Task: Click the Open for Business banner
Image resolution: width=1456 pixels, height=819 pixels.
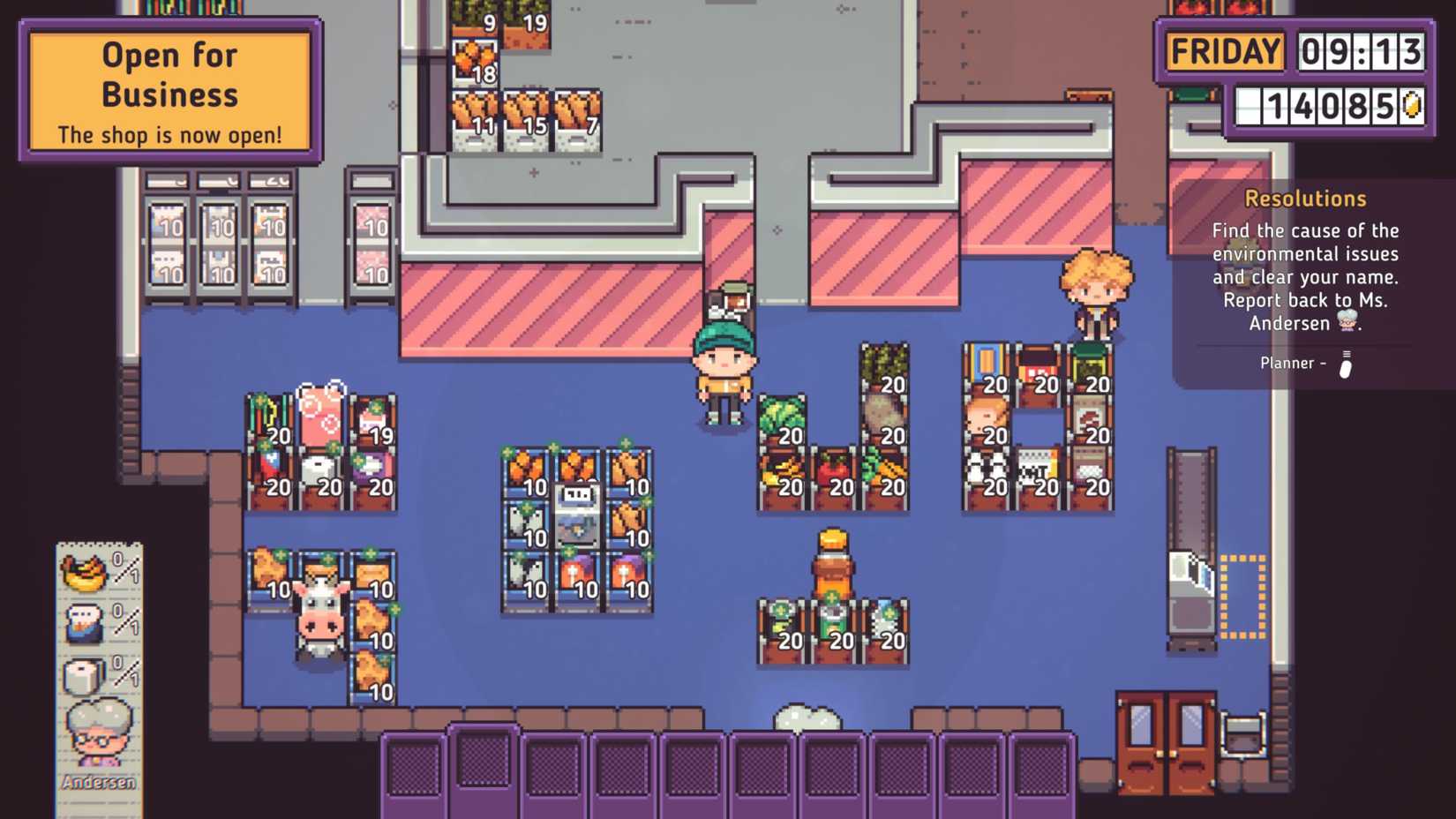Action: point(169,88)
